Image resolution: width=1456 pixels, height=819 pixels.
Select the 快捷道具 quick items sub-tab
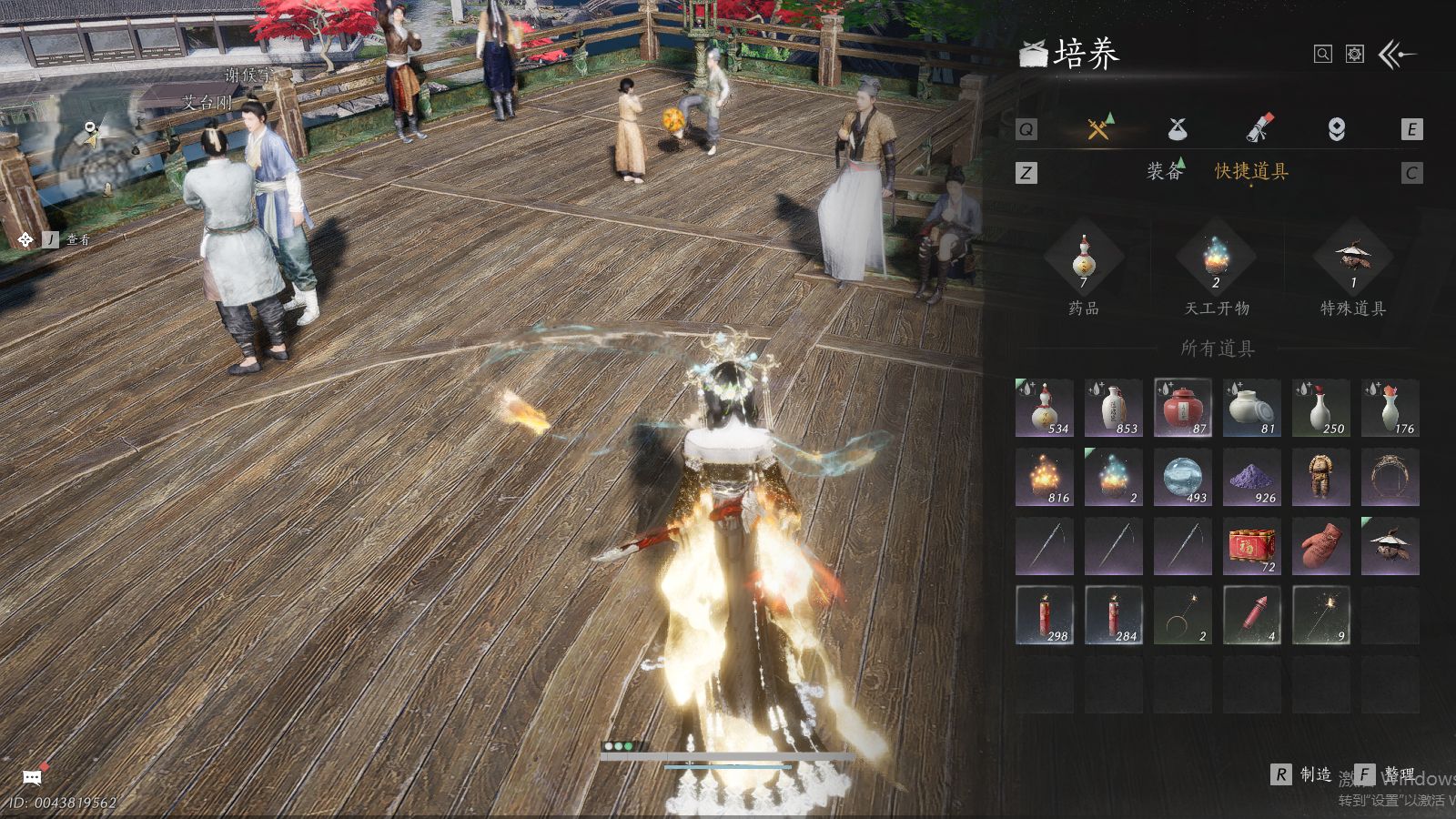click(1251, 171)
